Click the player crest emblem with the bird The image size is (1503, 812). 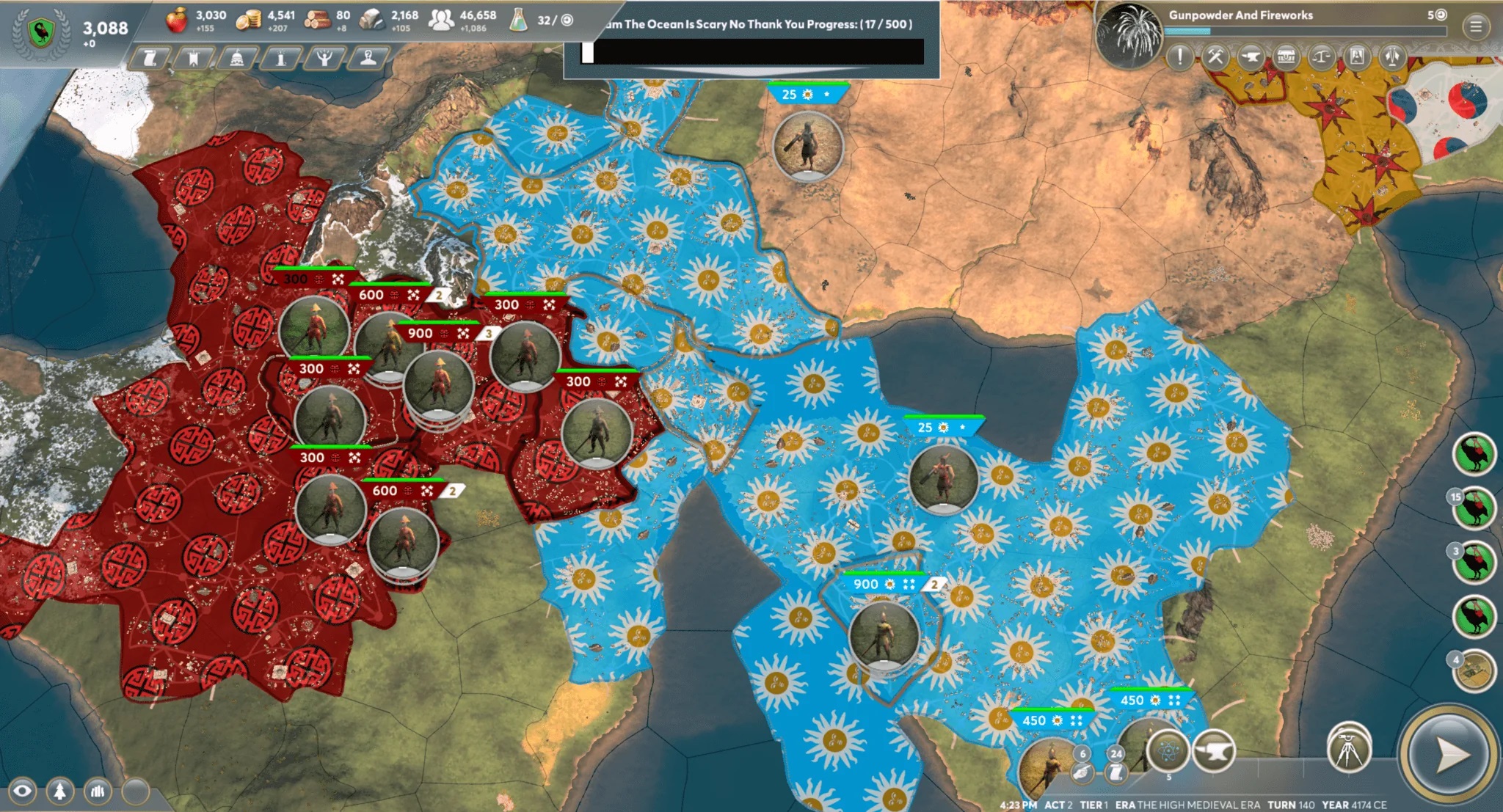coord(41,32)
